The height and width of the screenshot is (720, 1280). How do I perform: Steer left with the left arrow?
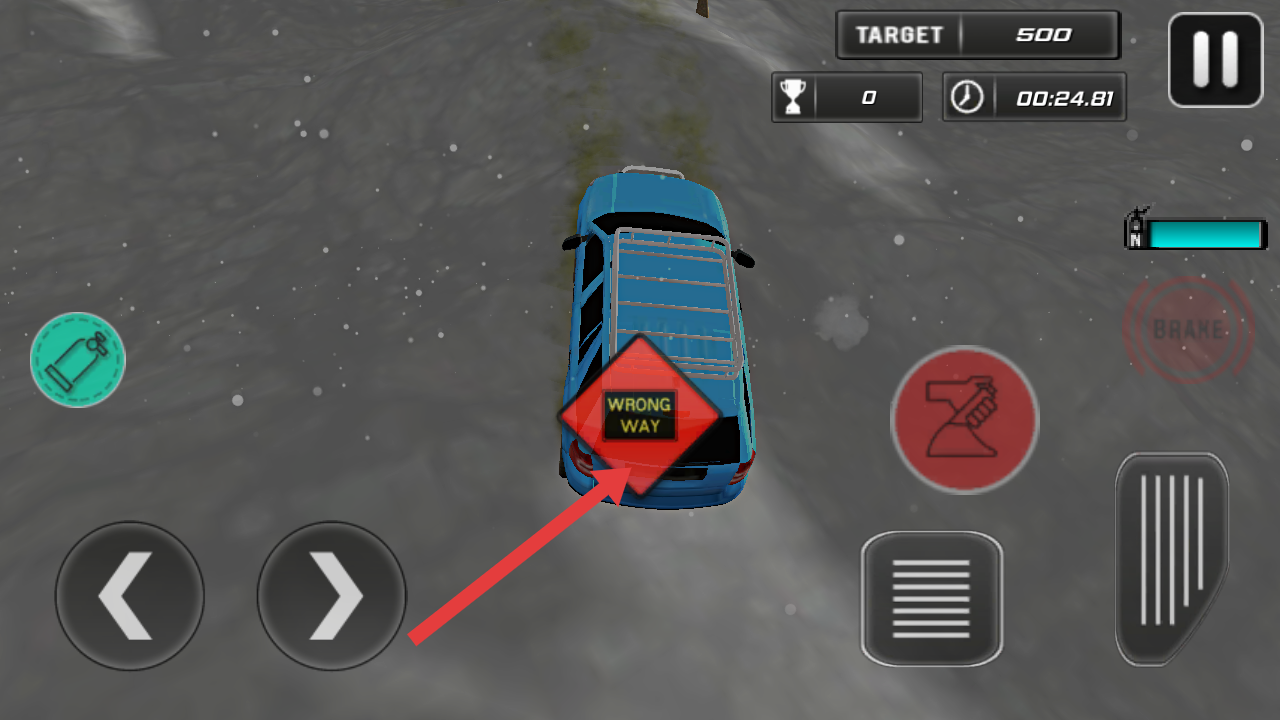(130, 596)
